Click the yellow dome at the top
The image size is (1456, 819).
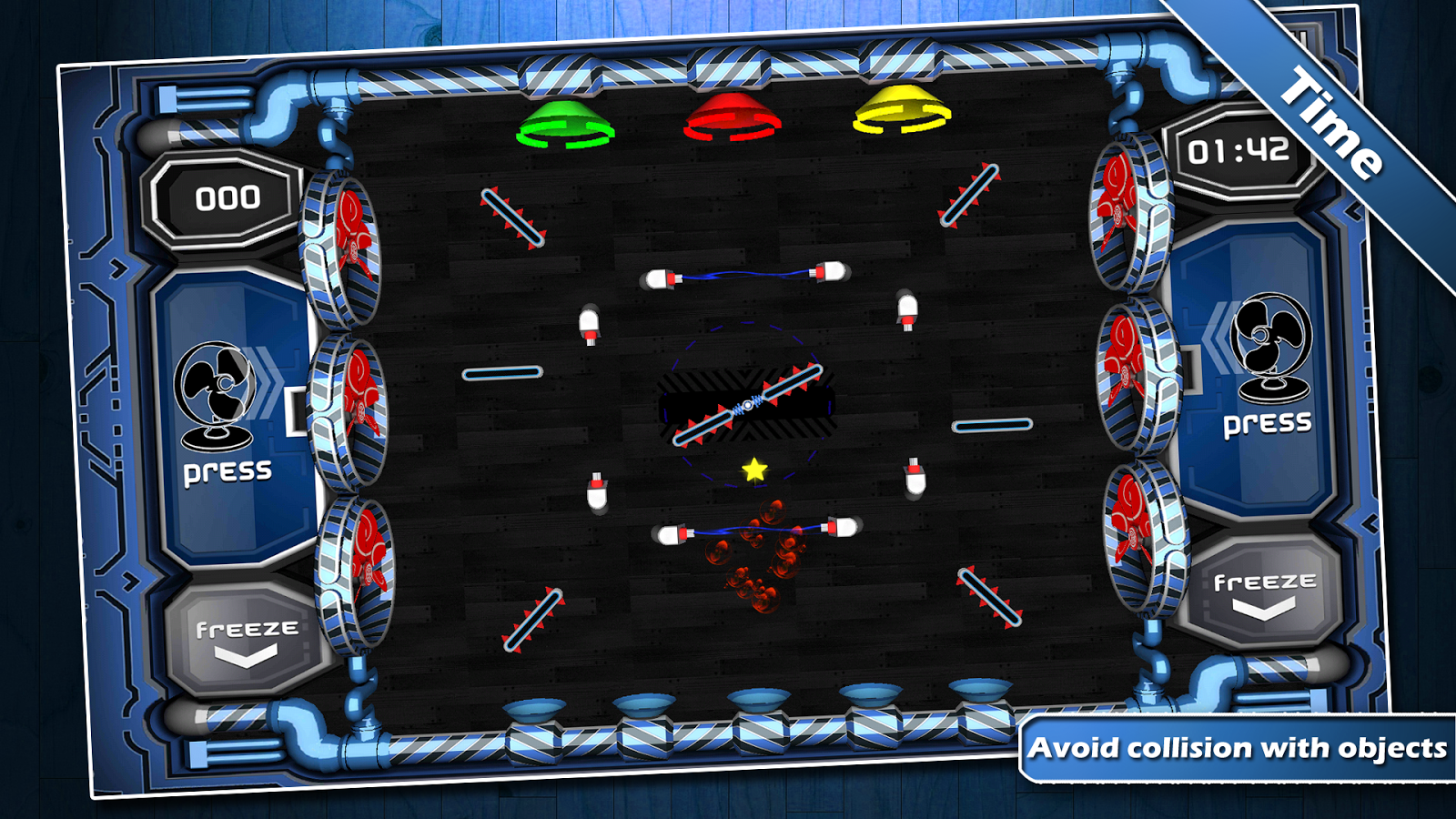click(x=901, y=109)
